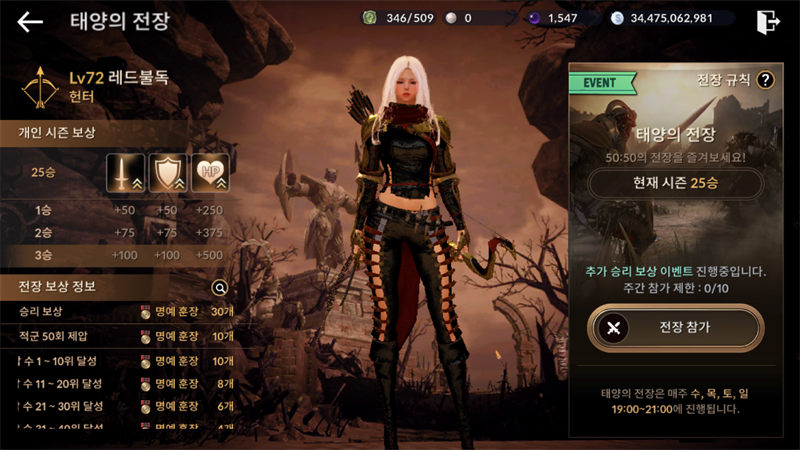Viewport: 800px width, 450px height.
Task: Select the 1승 reward row
Action: 120,210
